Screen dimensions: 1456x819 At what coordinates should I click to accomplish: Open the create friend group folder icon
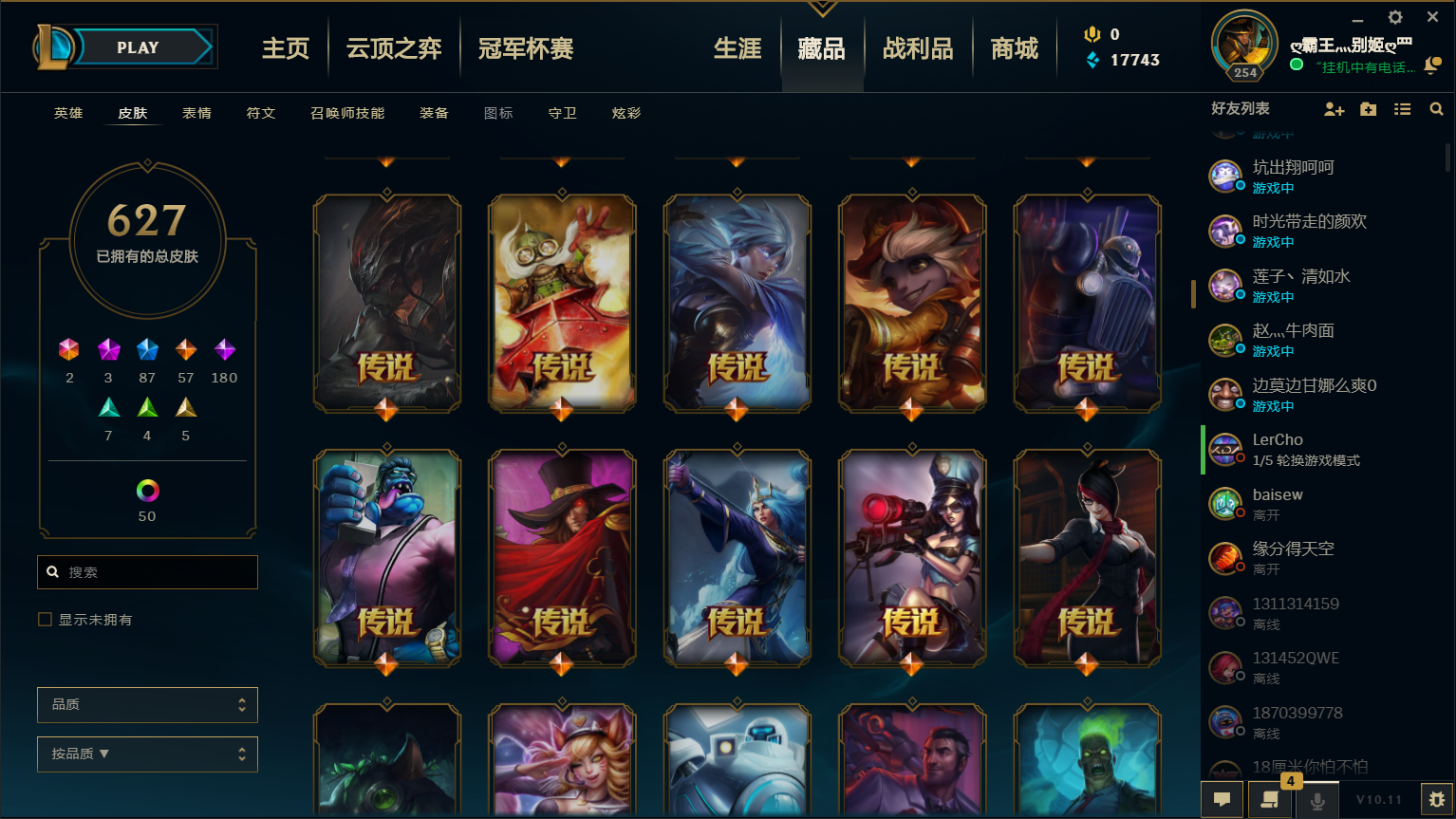pos(1368,109)
